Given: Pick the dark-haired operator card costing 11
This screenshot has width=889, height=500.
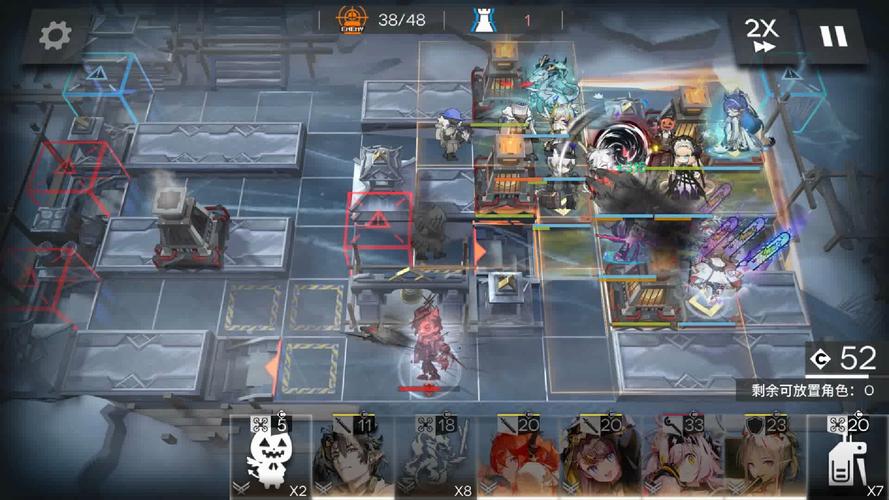Looking at the screenshot, I should (352, 460).
